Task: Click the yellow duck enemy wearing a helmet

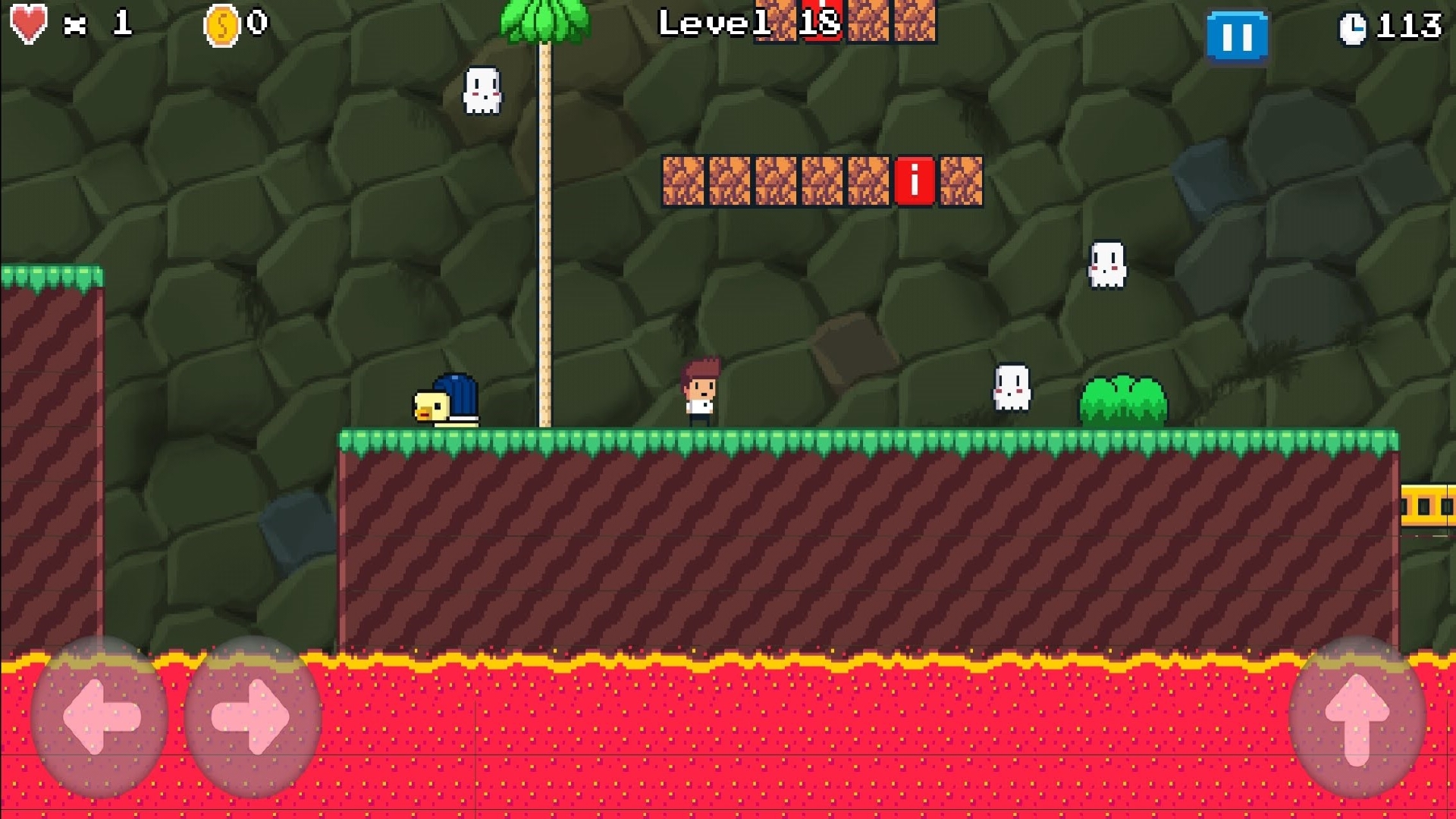Action: (x=446, y=397)
